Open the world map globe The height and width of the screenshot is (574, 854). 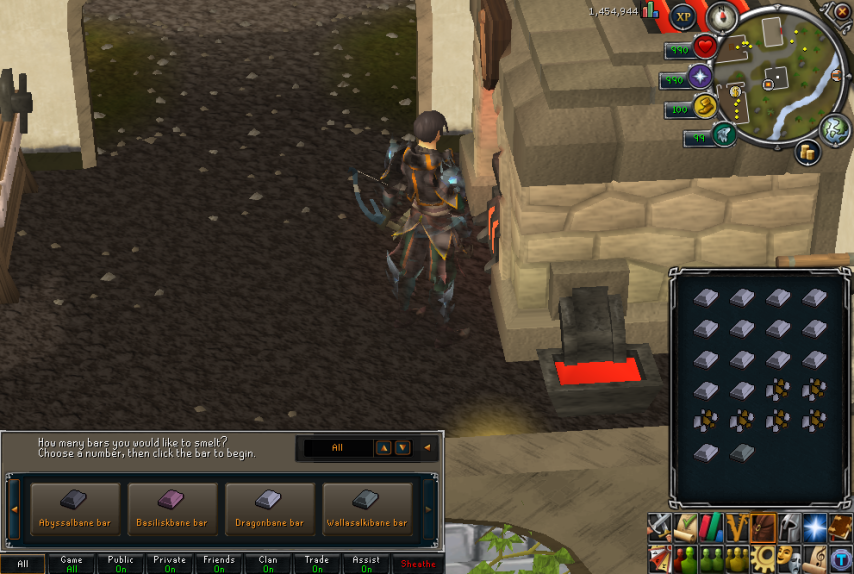[x=836, y=129]
